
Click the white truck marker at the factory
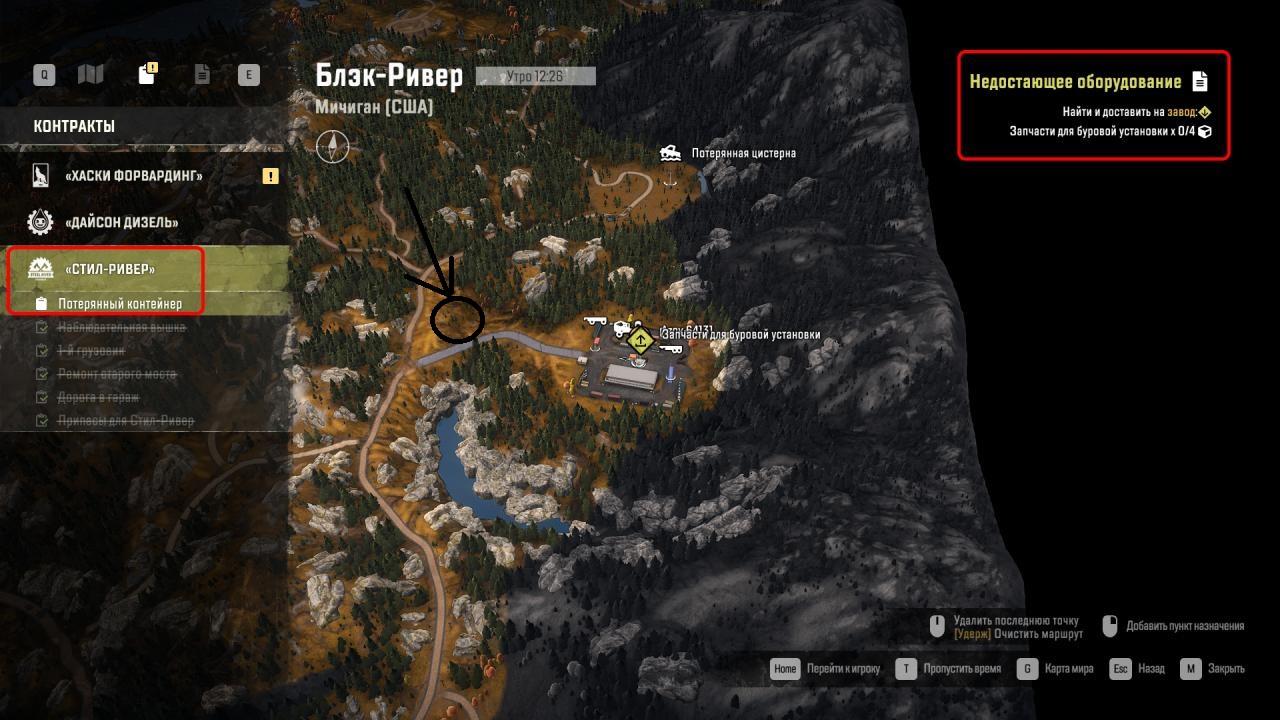coord(622,328)
